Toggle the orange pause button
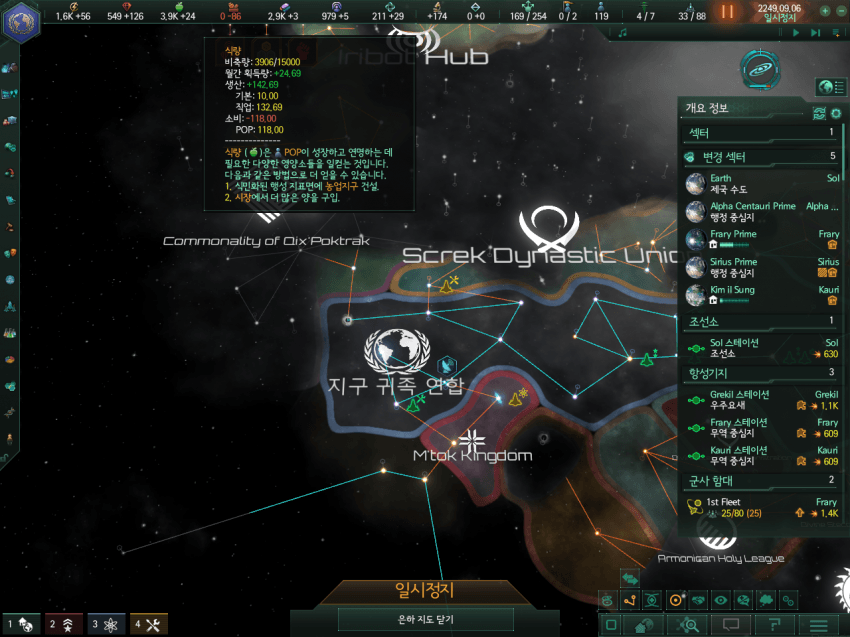This screenshot has height=637, width=850. [x=728, y=11]
